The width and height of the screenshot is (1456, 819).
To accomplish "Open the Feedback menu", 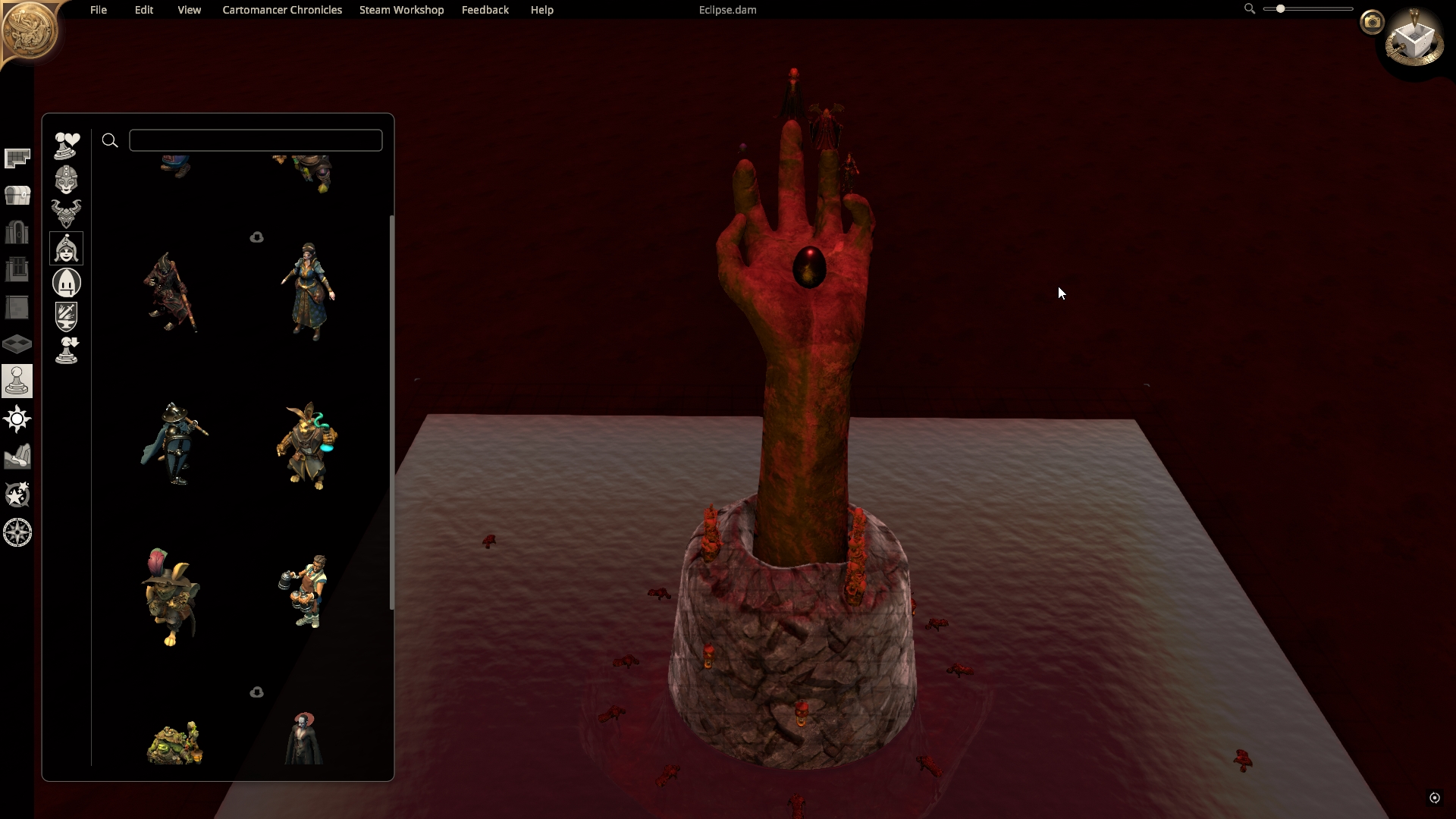I will pos(485,10).
